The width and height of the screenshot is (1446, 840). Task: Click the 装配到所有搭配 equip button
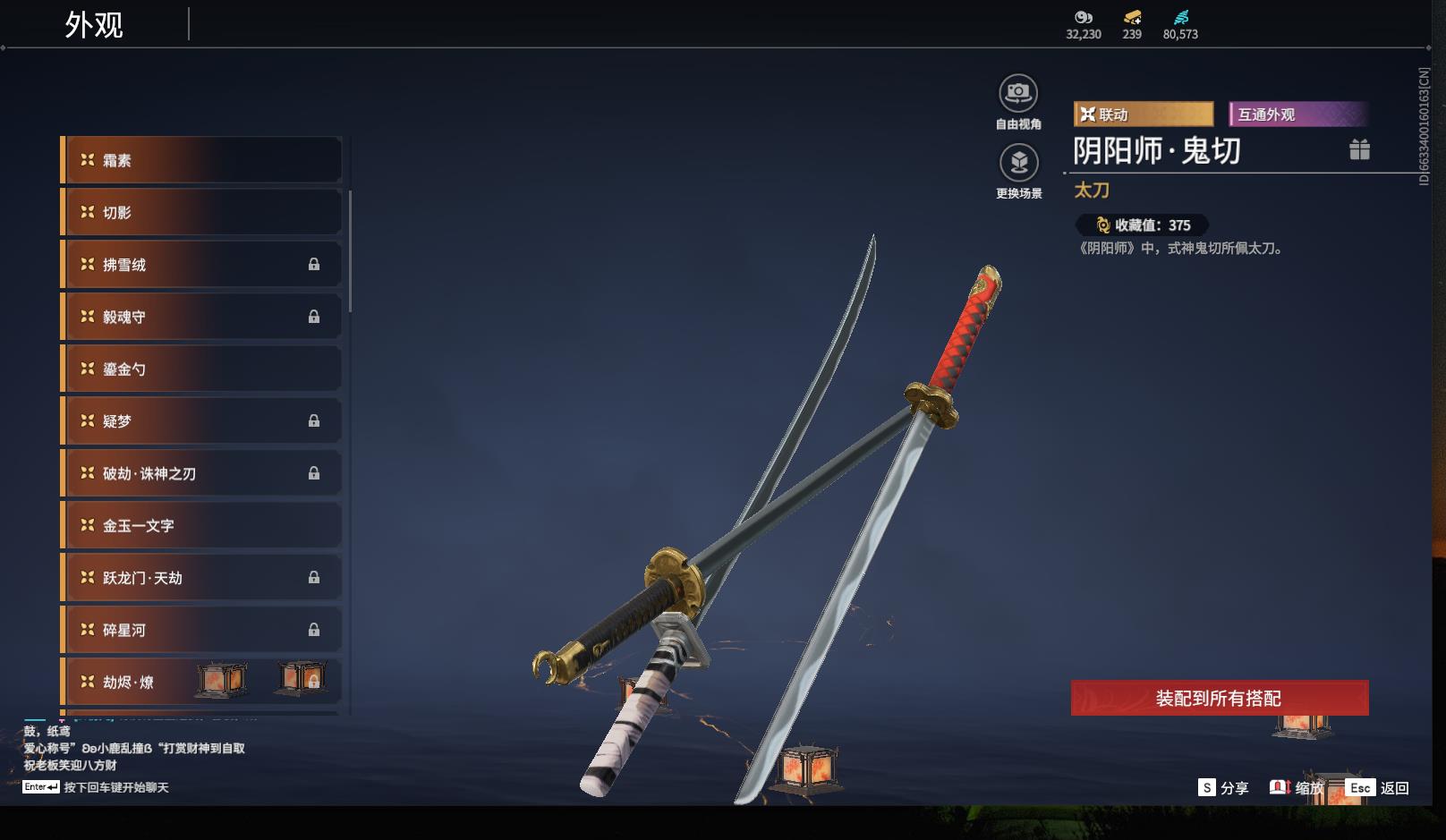(1219, 698)
